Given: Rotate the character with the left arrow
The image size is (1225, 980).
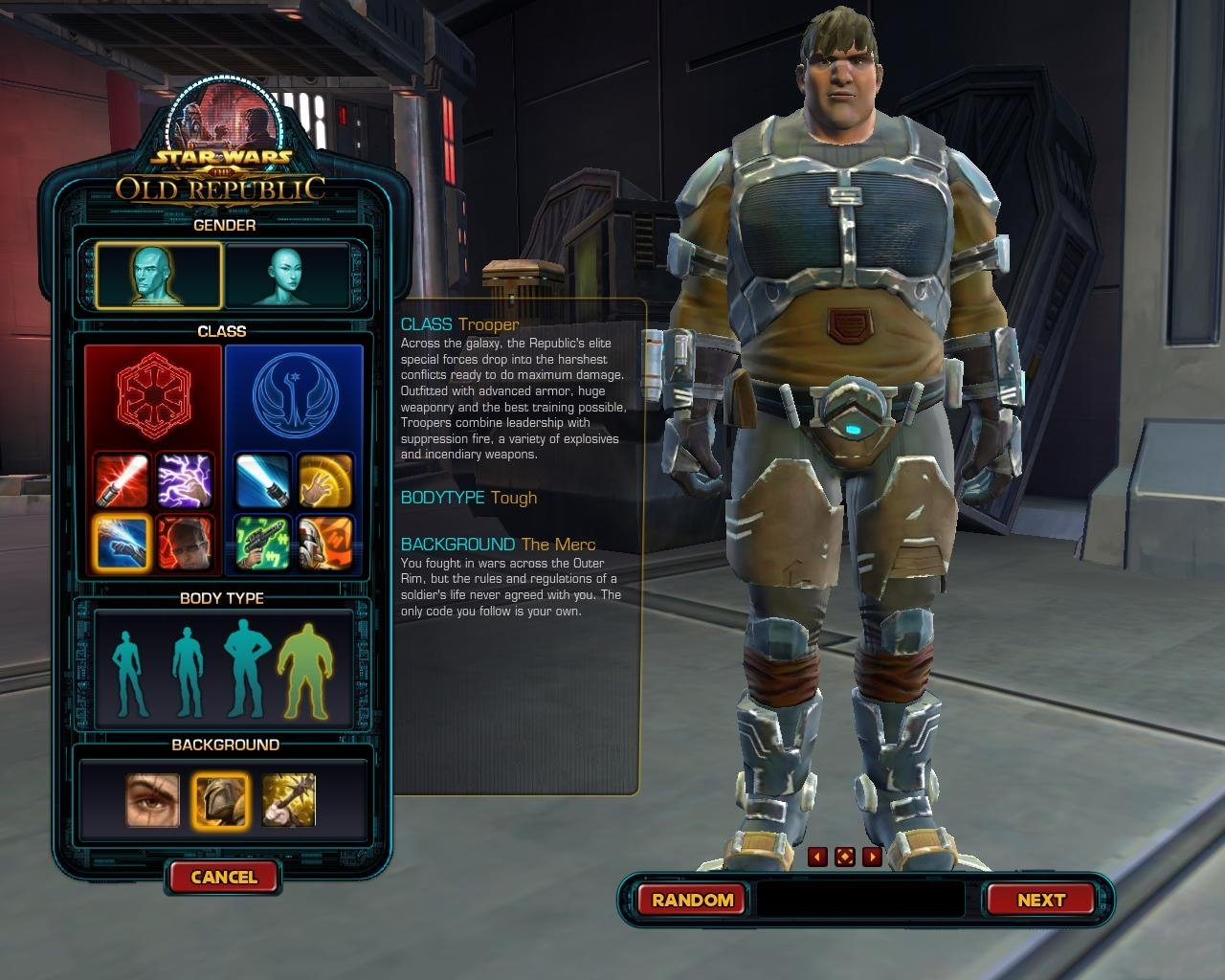Looking at the screenshot, I should tap(817, 857).
